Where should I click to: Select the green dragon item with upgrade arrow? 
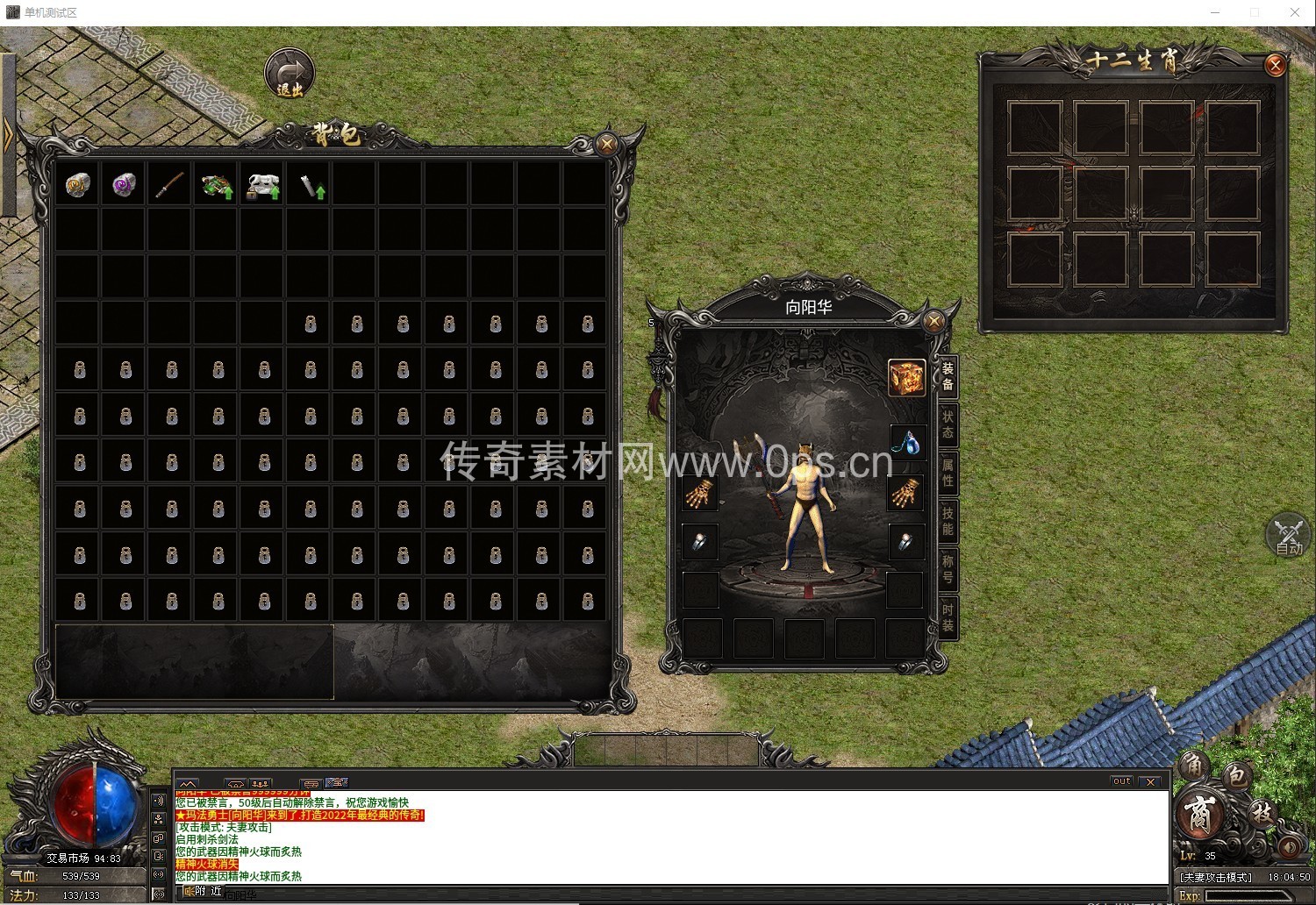click(217, 186)
